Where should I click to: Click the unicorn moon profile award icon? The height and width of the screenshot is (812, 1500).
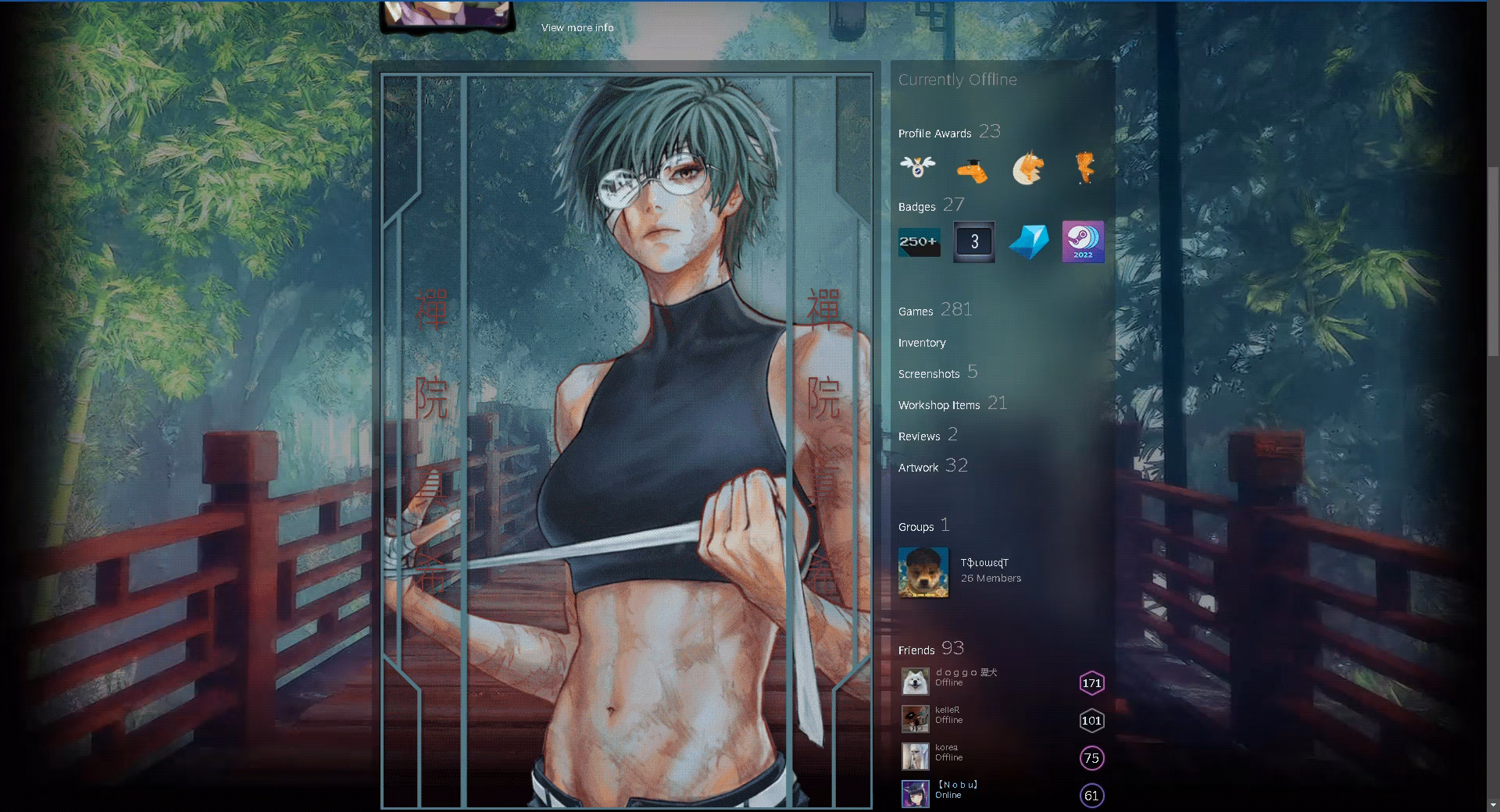point(1029,169)
